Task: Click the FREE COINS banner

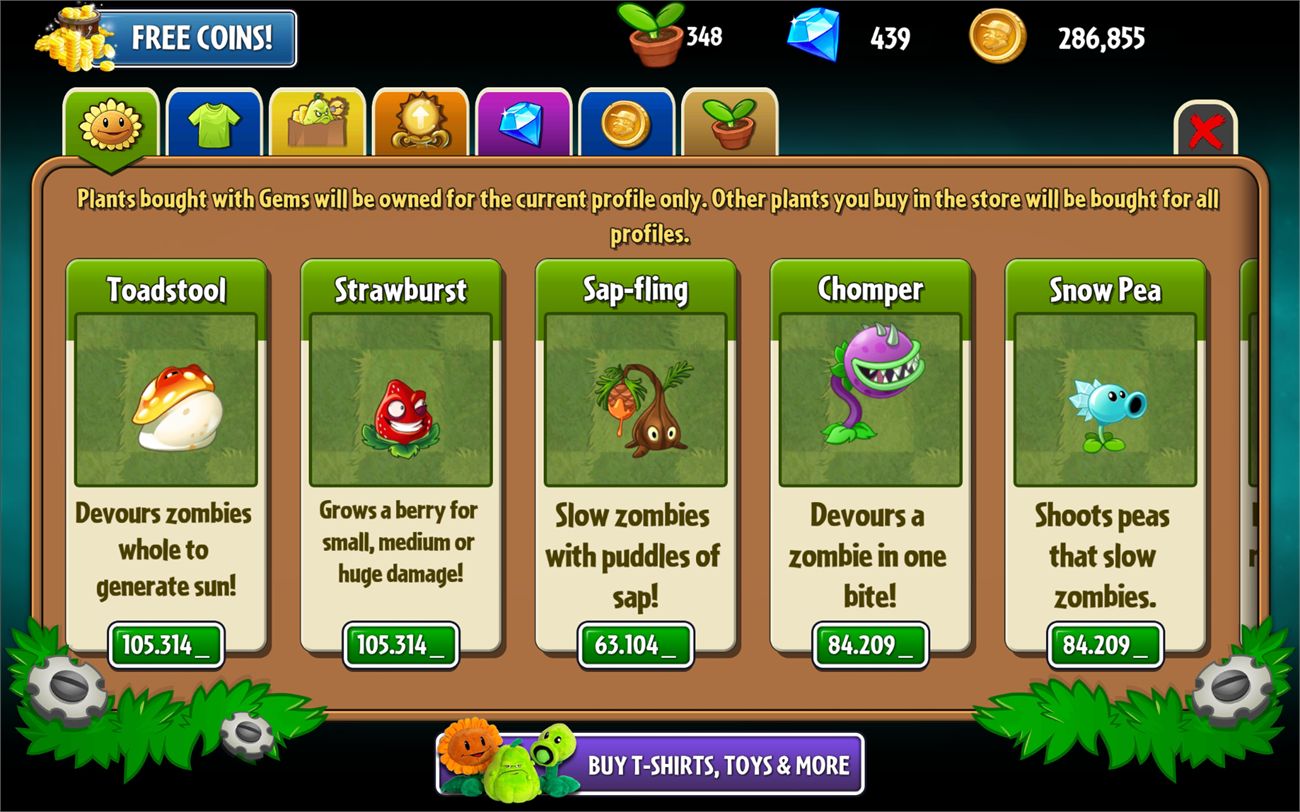Action: point(200,36)
